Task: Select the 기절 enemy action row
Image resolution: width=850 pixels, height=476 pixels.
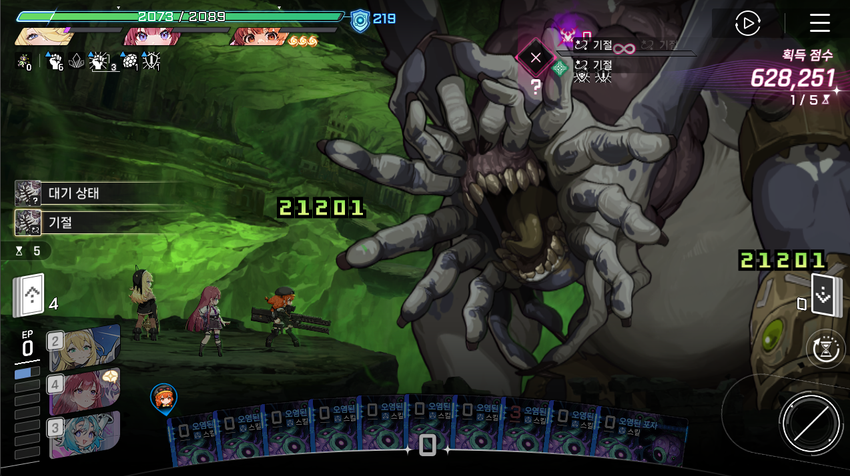Action: point(85,222)
